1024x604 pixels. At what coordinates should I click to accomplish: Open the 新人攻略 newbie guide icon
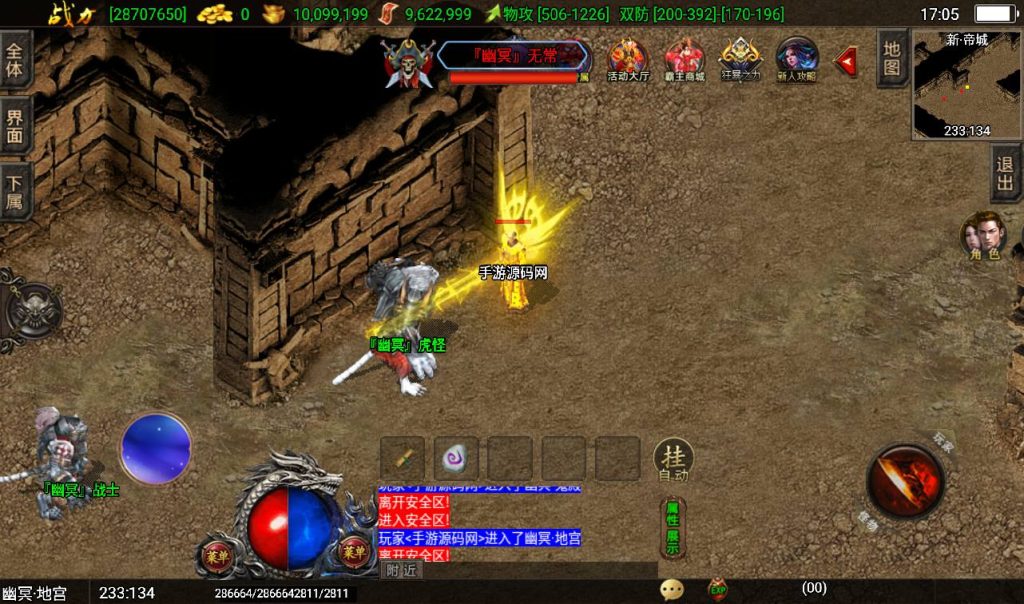(x=797, y=59)
